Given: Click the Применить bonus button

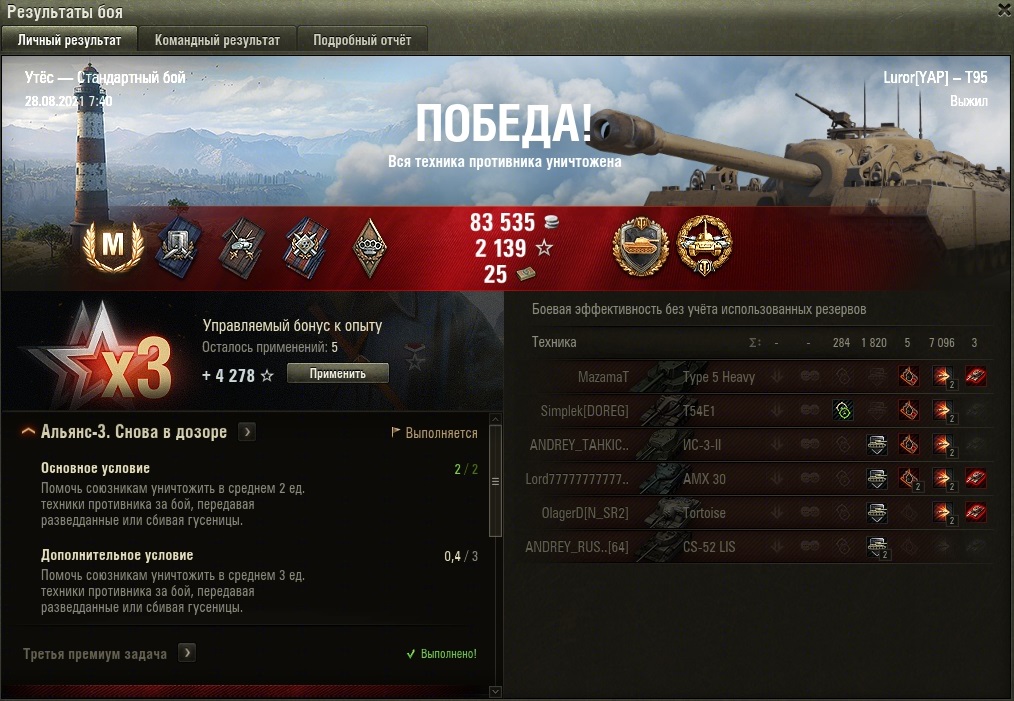Looking at the screenshot, I should (x=337, y=374).
